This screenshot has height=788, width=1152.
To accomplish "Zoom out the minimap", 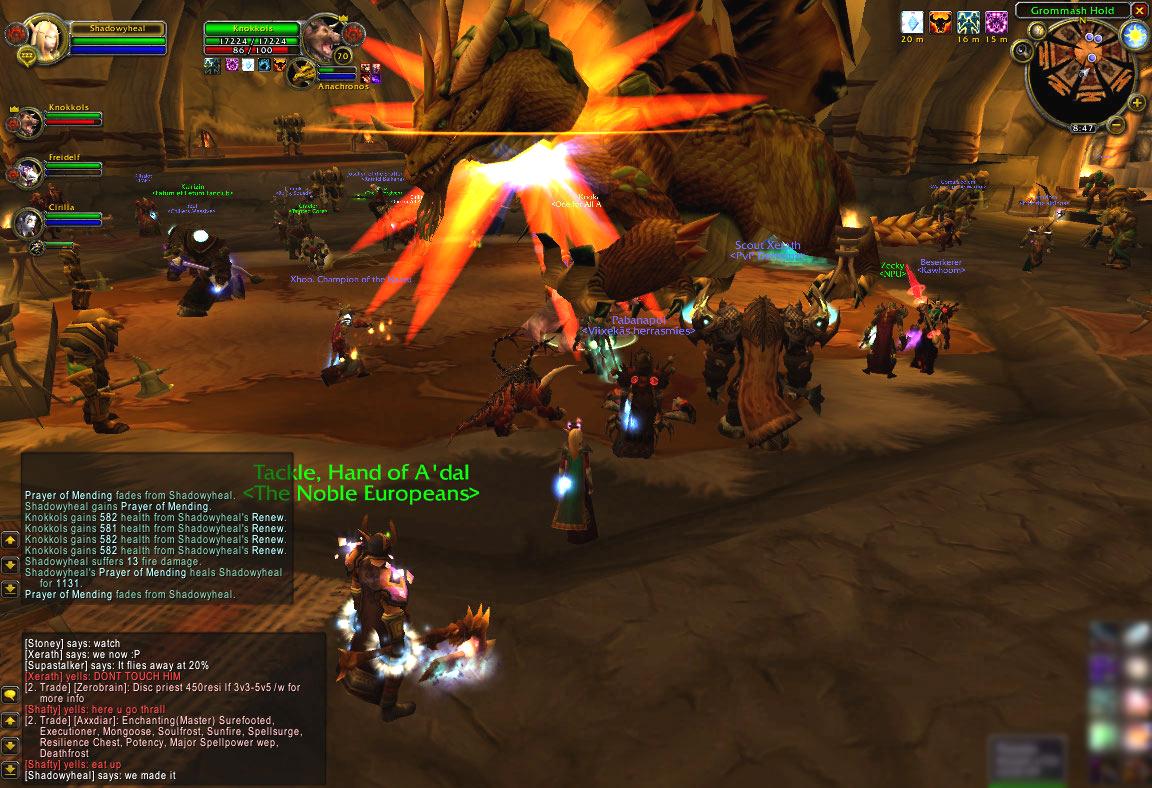I will click(1116, 125).
